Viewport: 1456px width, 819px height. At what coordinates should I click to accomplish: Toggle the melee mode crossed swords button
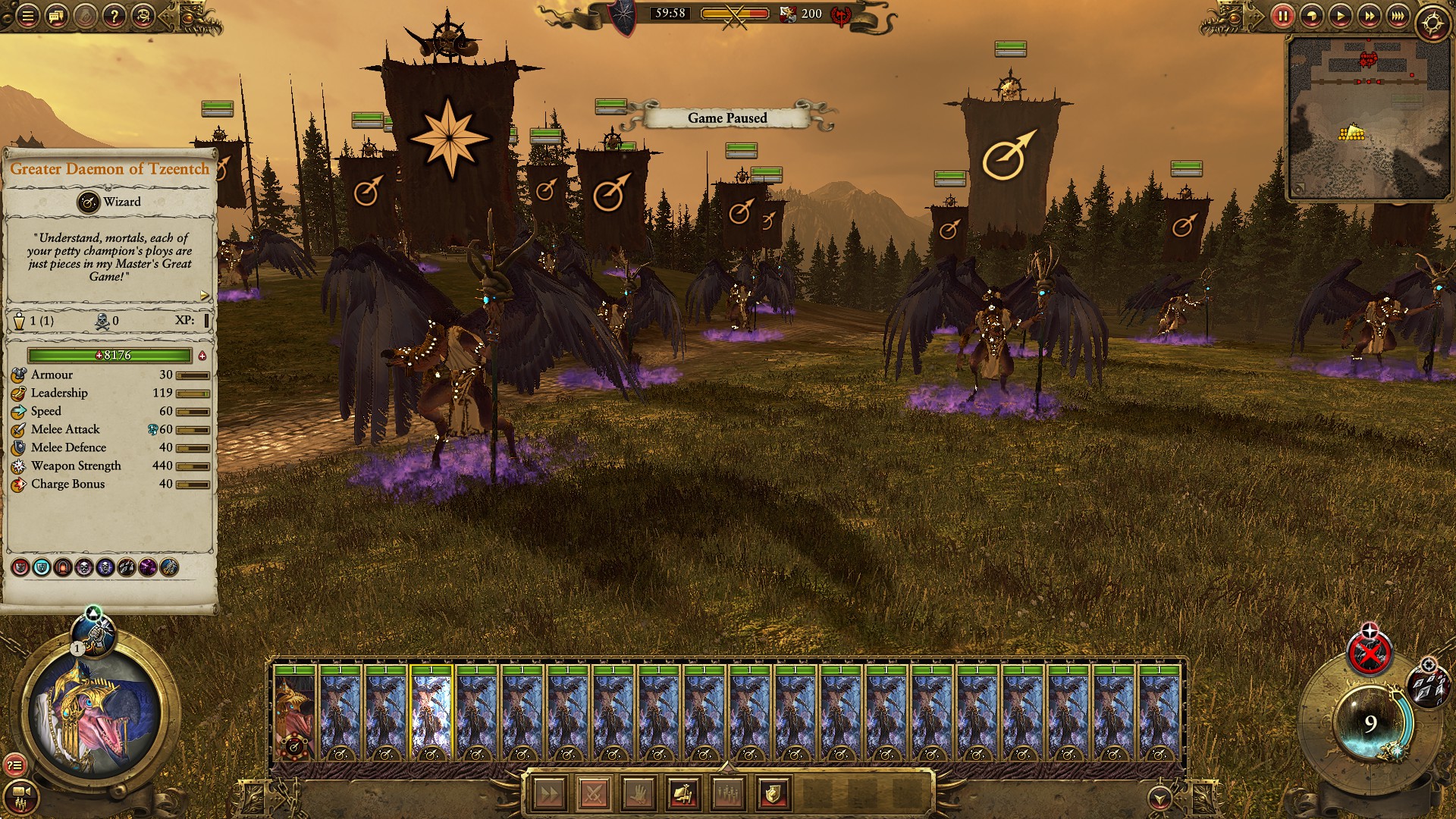pyautogui.click(x=594, y=794)
